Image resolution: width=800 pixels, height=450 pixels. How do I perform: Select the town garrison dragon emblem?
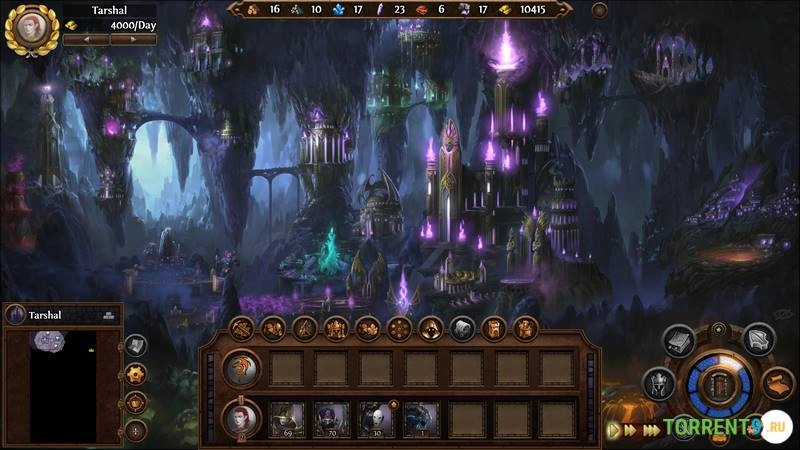point(242,368)
